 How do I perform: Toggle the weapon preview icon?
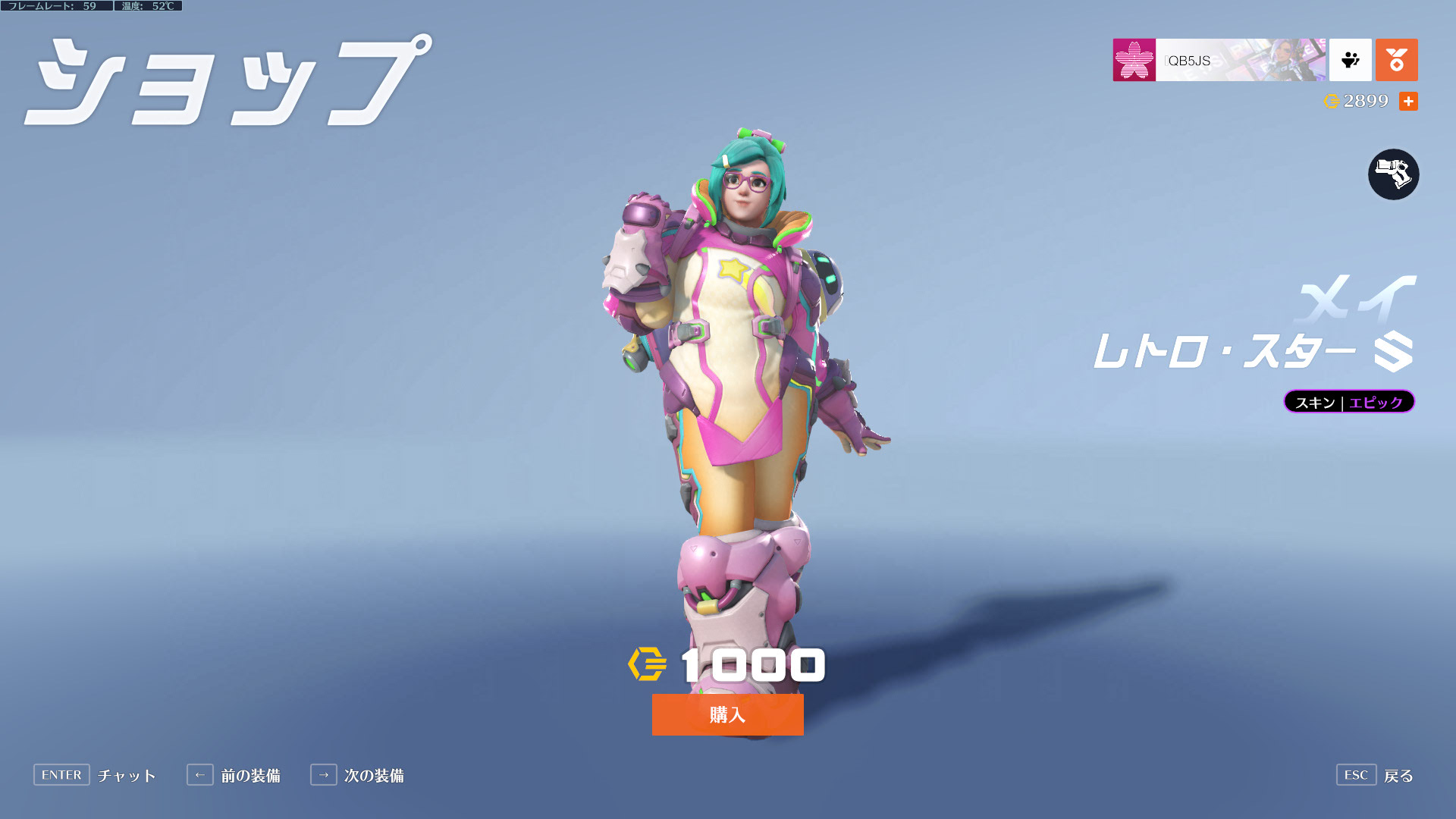[x=1393, y=174]
